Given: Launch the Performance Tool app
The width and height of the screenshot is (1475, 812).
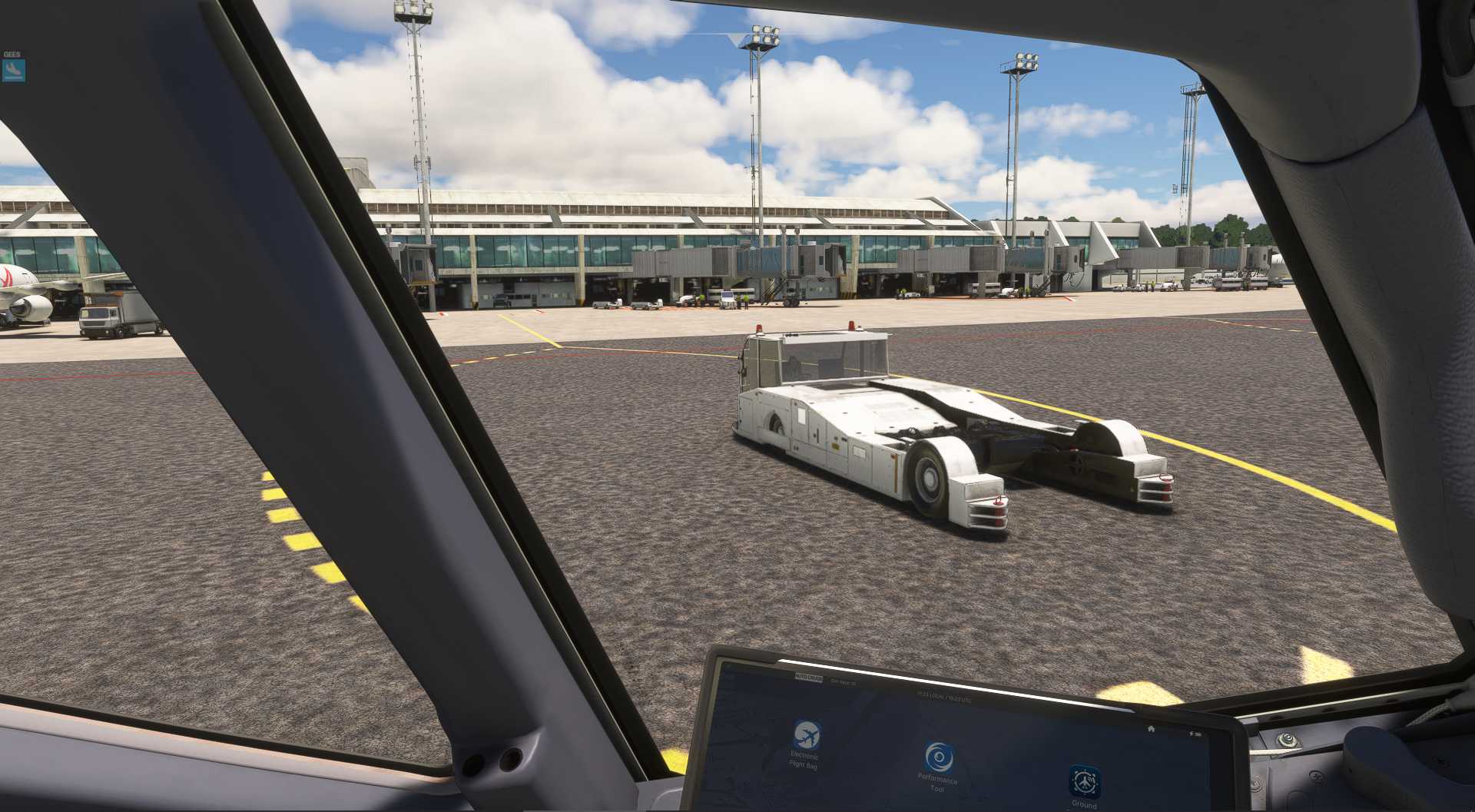Looking at the screenshot, I should [938, 757].
